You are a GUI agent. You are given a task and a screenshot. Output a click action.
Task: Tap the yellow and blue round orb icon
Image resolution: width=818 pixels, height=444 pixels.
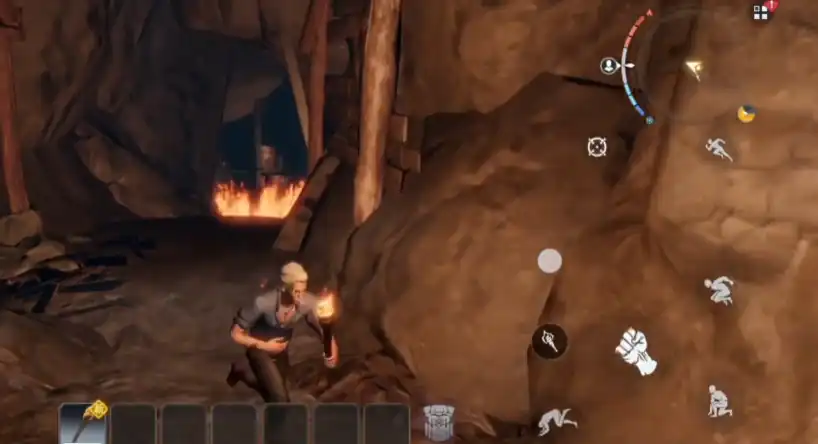[746, 113]
